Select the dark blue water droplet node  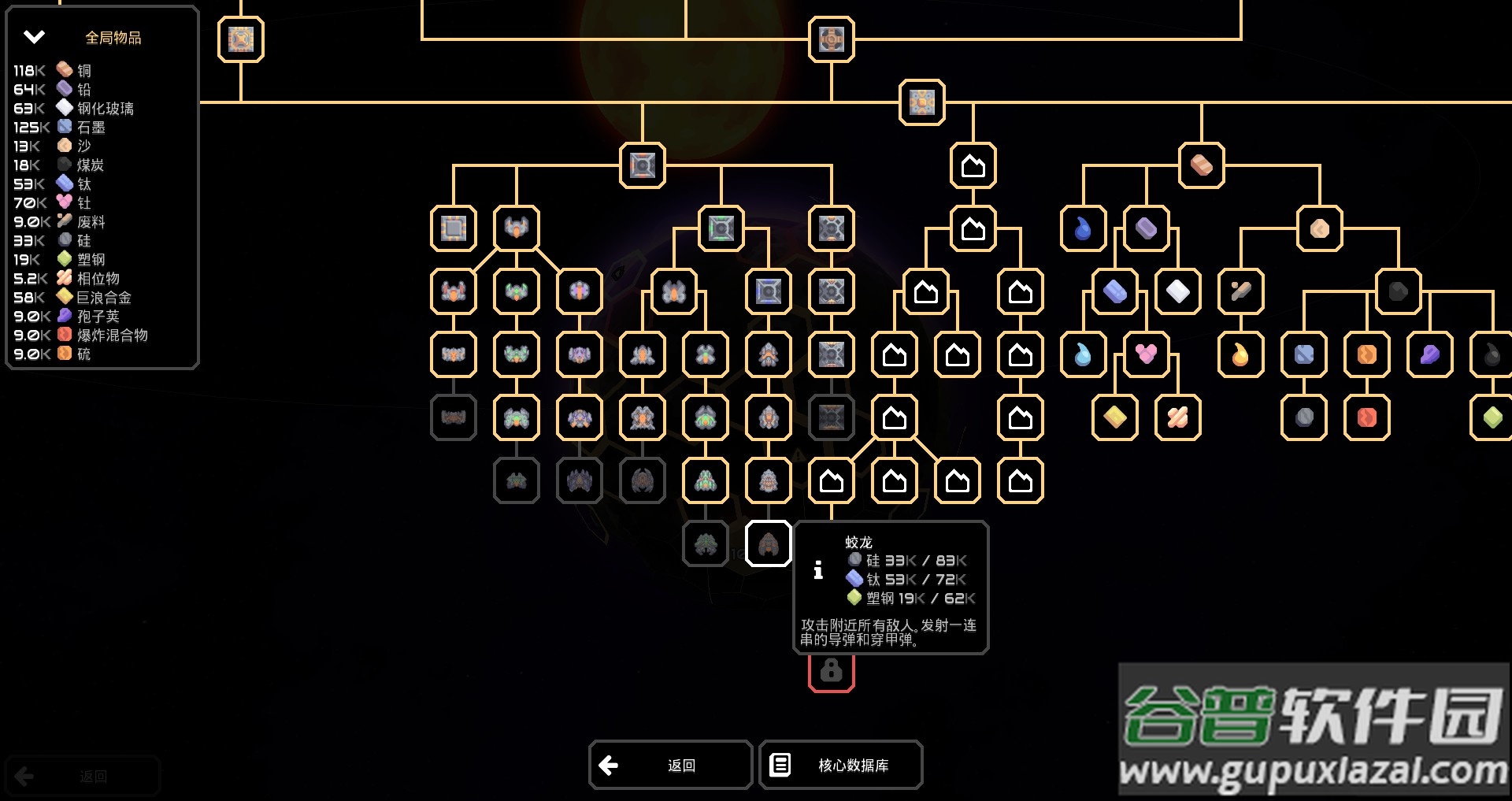pos(1083,228)
